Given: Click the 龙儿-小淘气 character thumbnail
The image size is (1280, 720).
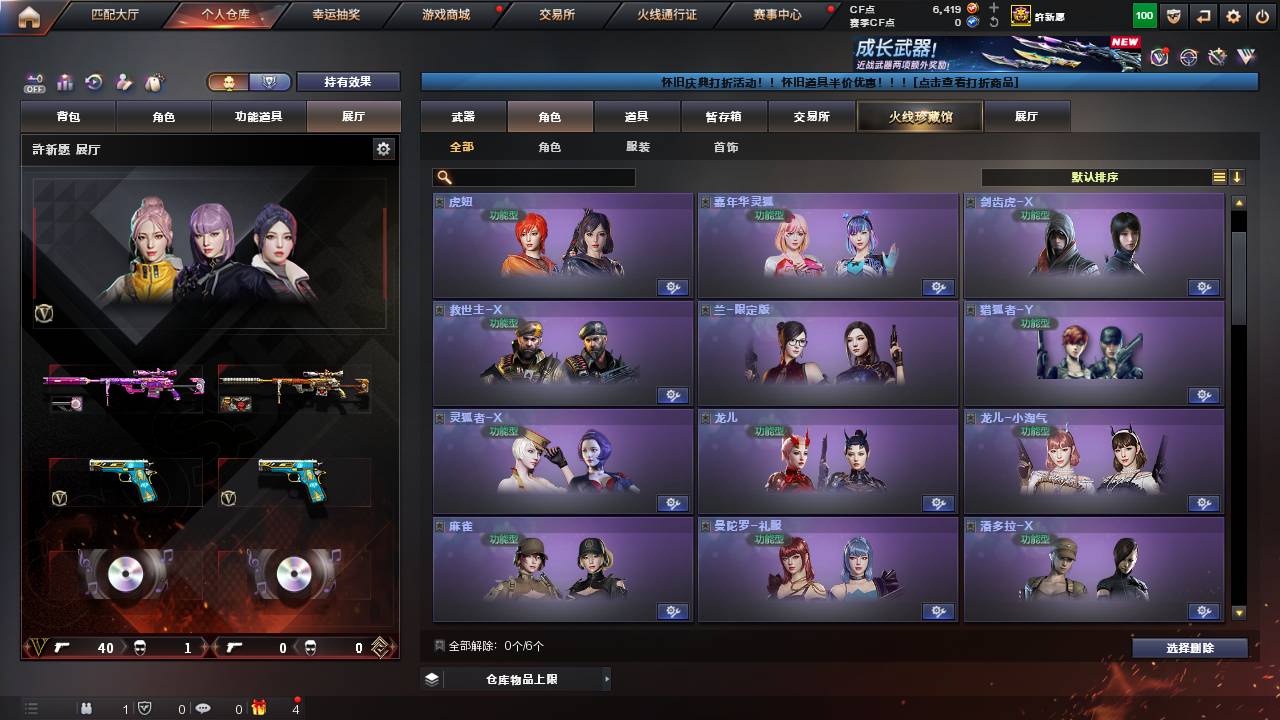Looking at the screenshot, I should click(x=1095, y=465).
